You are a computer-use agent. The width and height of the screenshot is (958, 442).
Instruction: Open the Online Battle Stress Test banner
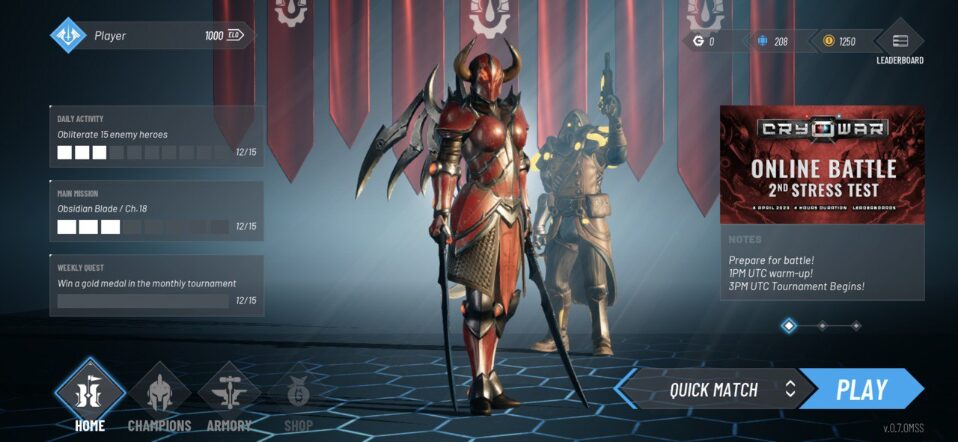(822, 165)
